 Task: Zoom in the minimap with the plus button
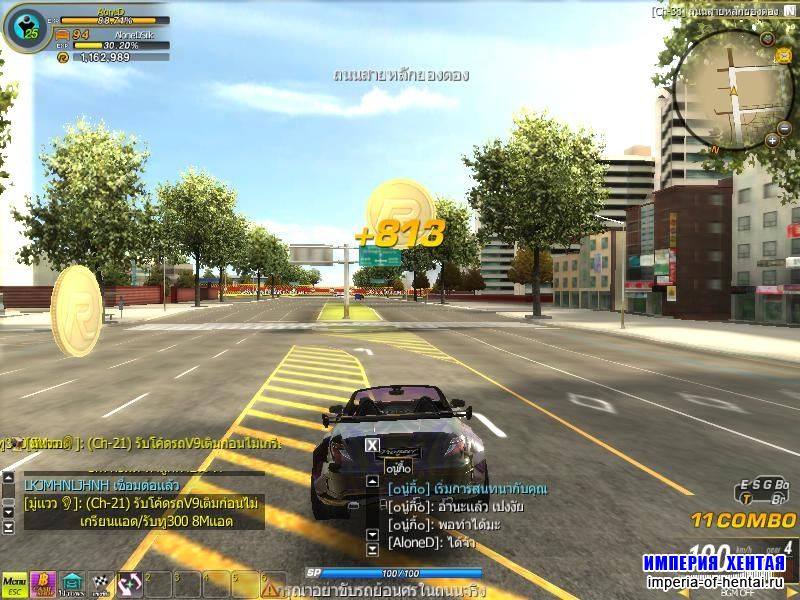pyautogui.click(x=772, y=141)
